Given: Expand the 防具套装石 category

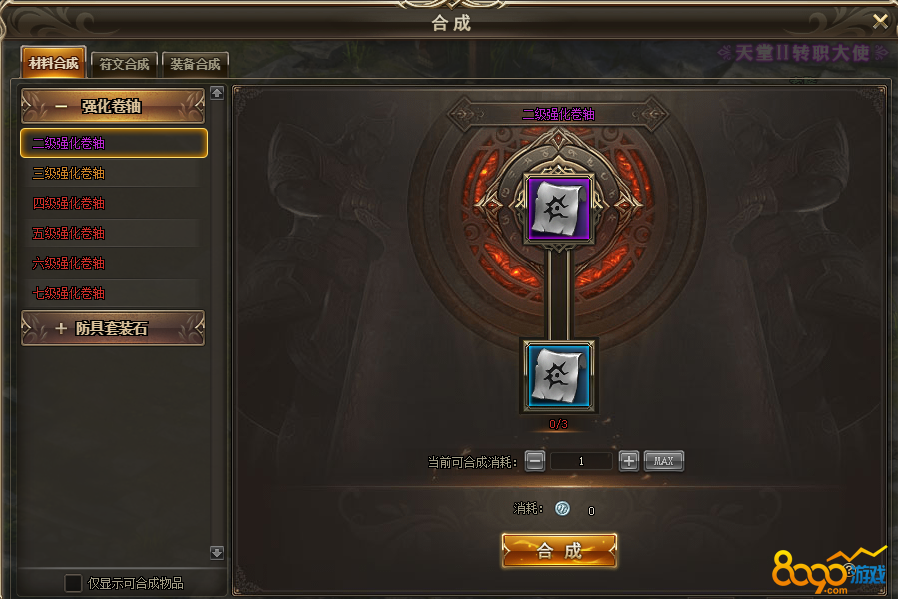Looking at the screenshot, I should click(x=112, y=328).
